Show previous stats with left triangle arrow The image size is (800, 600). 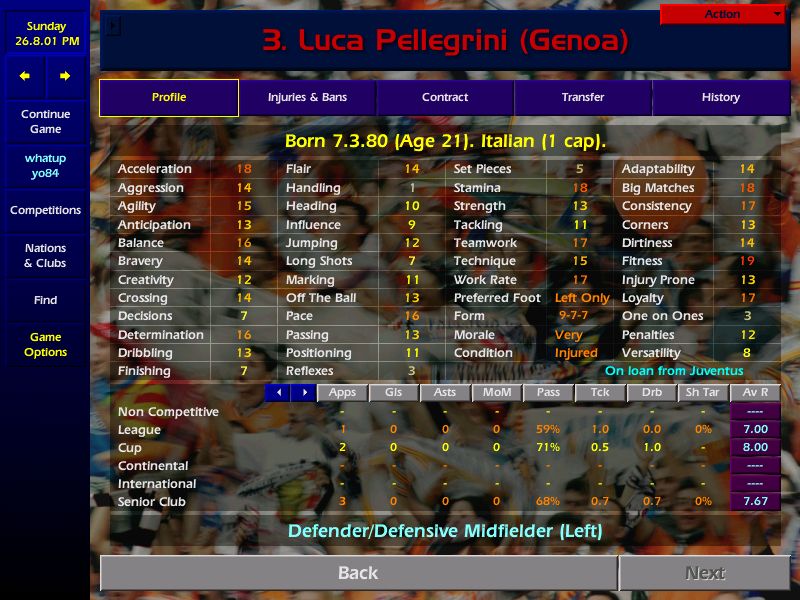[278, 393]
